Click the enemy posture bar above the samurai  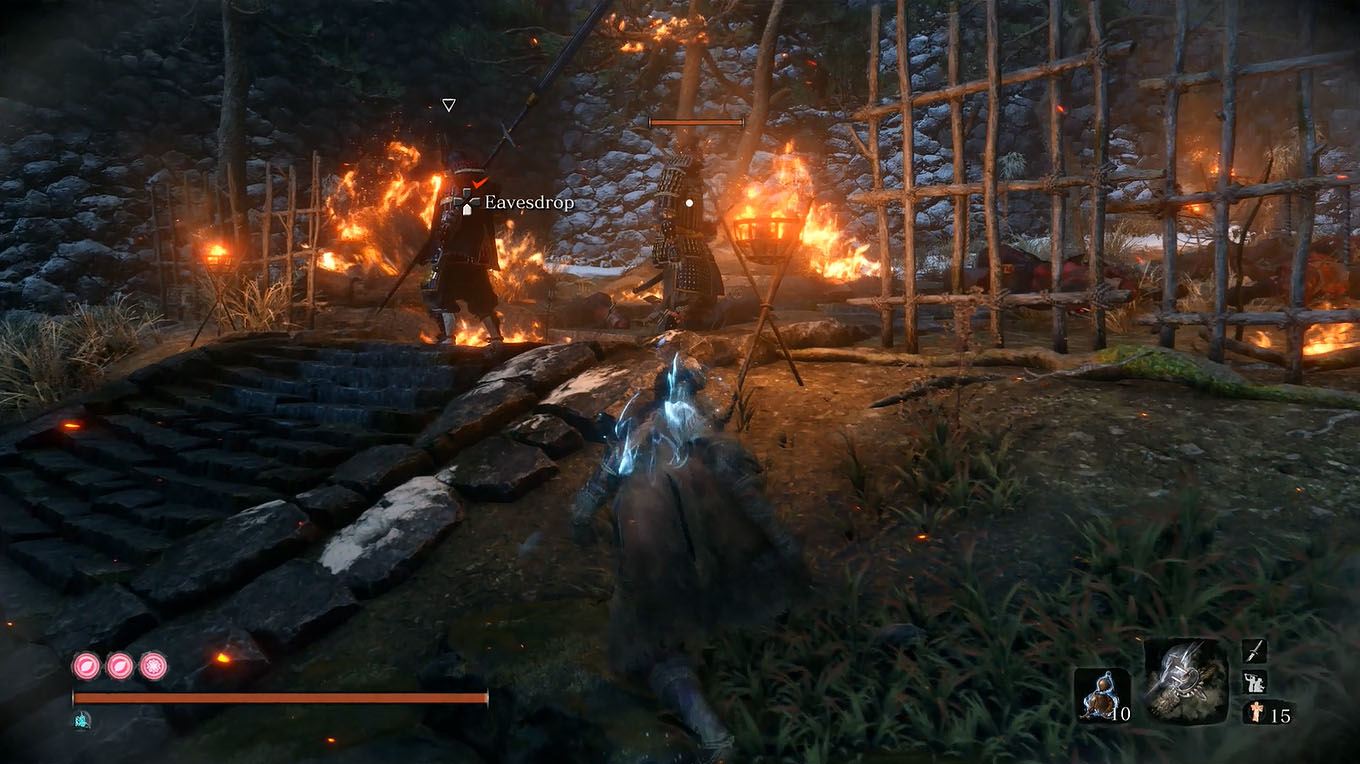697,119
